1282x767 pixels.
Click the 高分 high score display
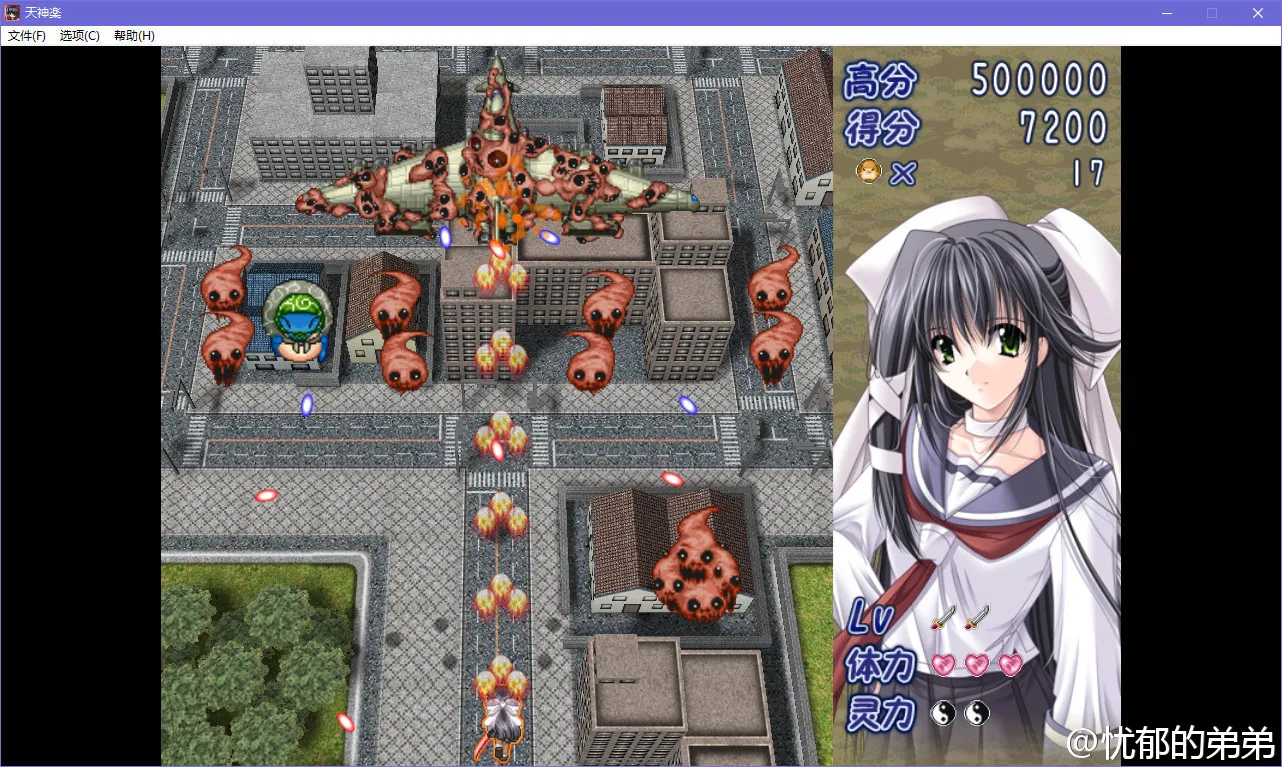[x=1035, y=82]
